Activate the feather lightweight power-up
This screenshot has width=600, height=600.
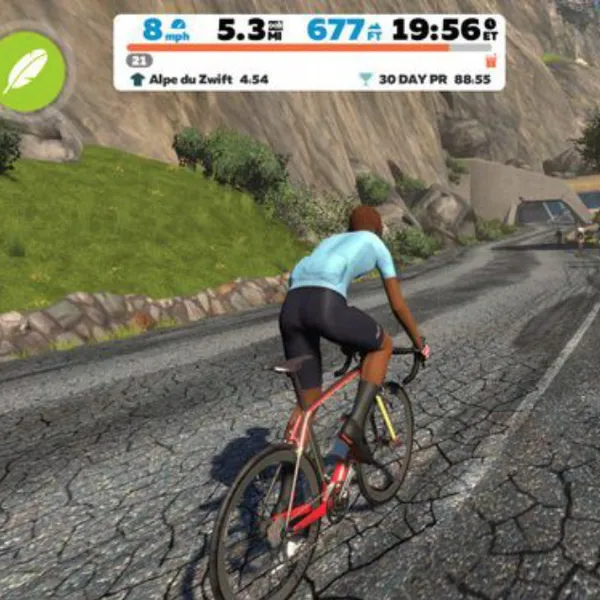tap(30, 72)
